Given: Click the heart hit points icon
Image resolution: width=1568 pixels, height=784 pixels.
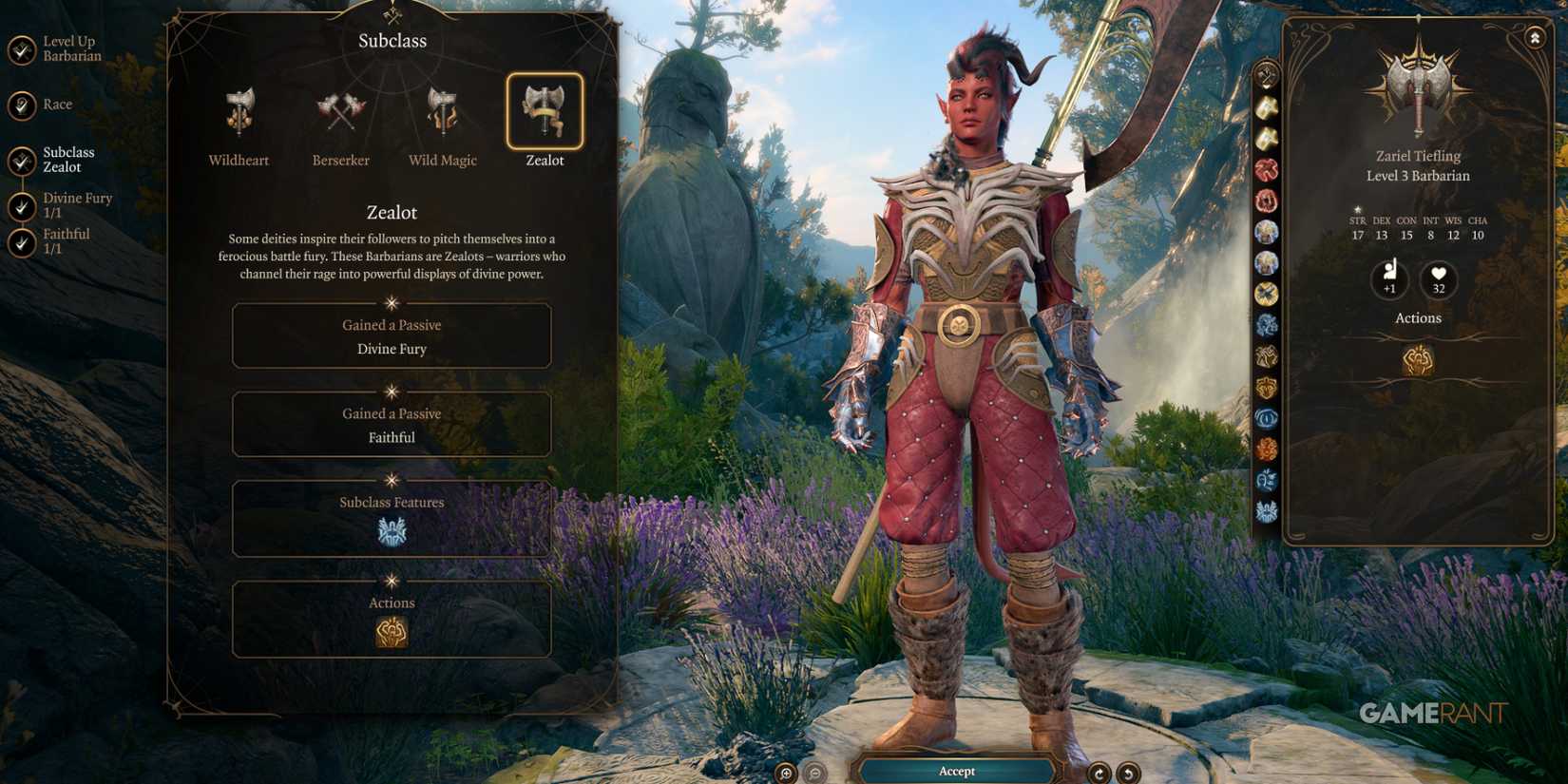Looking at the screenshot, I should tap(1439, 279).
